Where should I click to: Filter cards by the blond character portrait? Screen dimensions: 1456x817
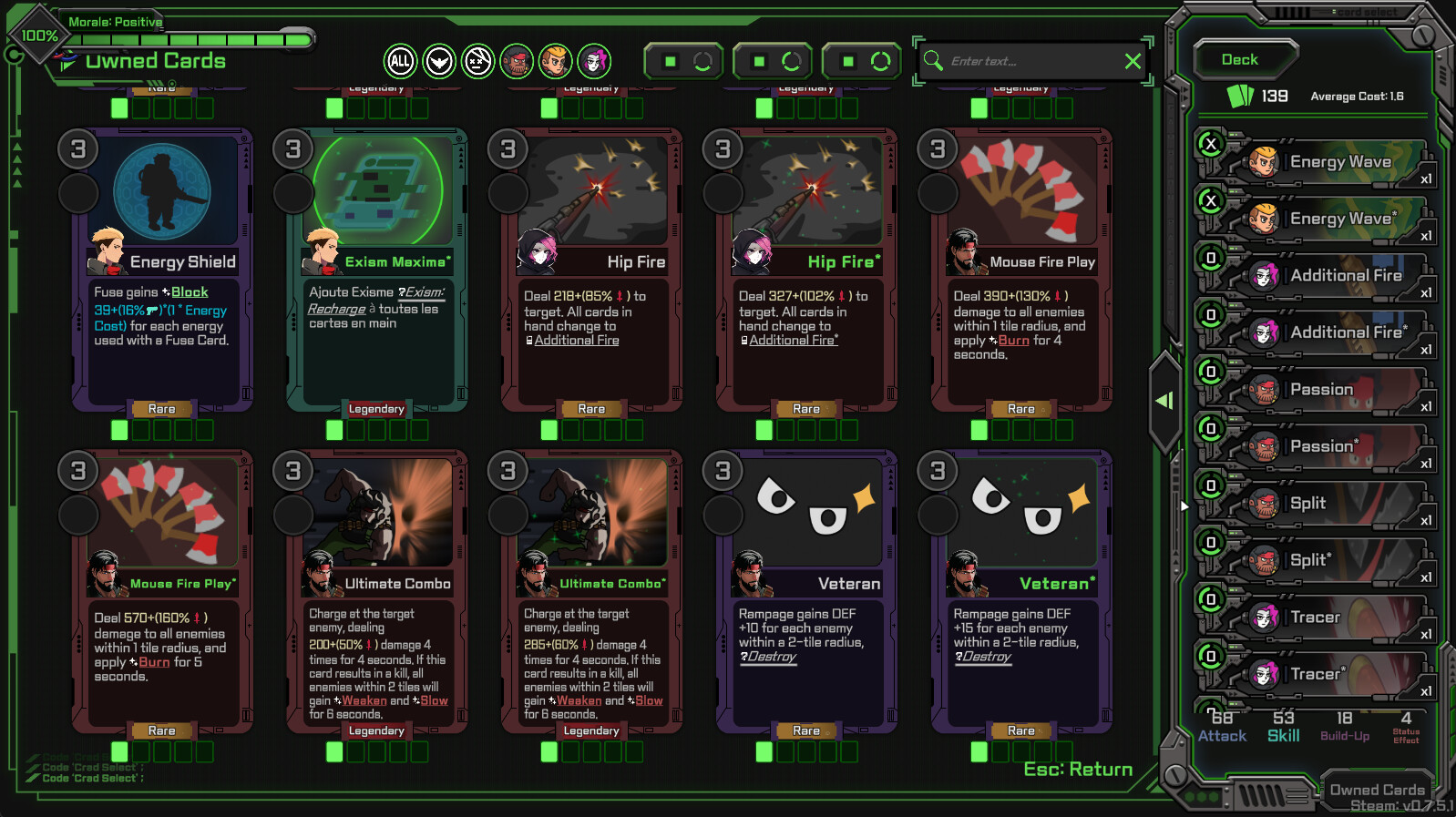point(556,61)
